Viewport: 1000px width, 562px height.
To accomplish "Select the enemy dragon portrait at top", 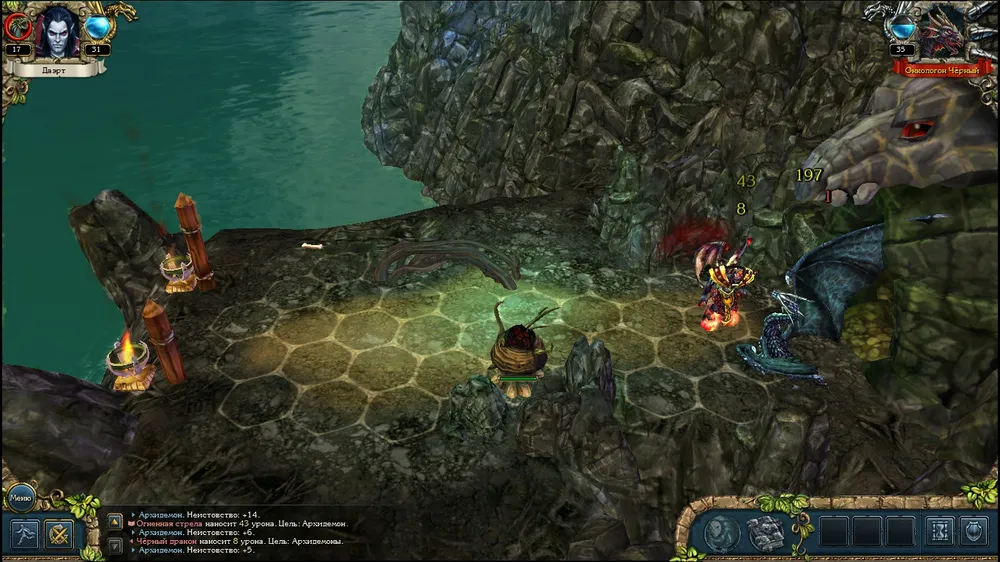I will click(x=941, y=32).
